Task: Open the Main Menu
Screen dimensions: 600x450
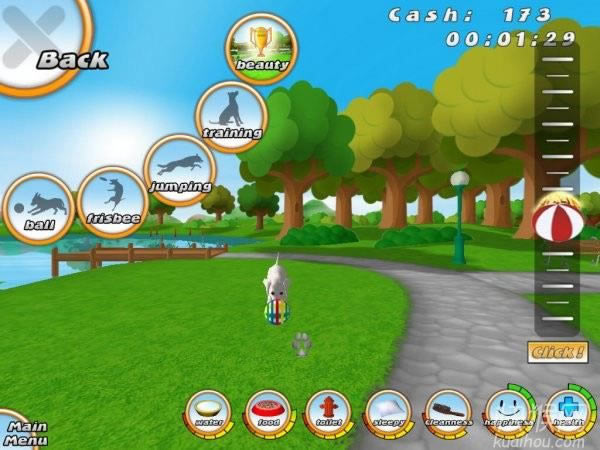Action: [20, 432]
